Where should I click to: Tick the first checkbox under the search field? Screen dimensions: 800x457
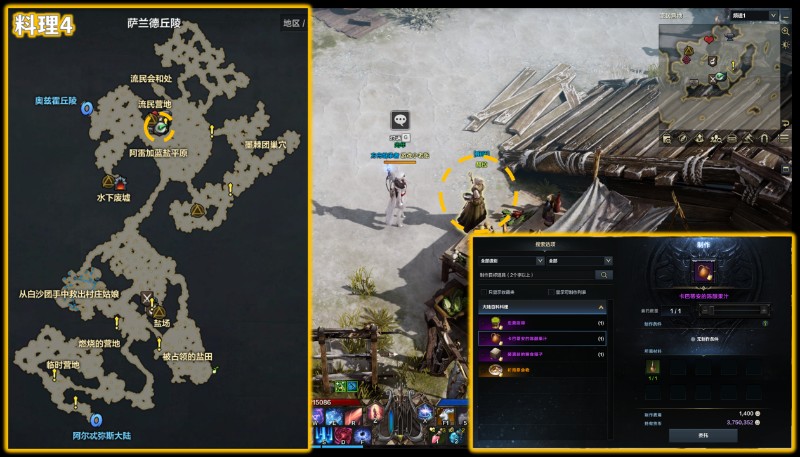pos(483,291)
